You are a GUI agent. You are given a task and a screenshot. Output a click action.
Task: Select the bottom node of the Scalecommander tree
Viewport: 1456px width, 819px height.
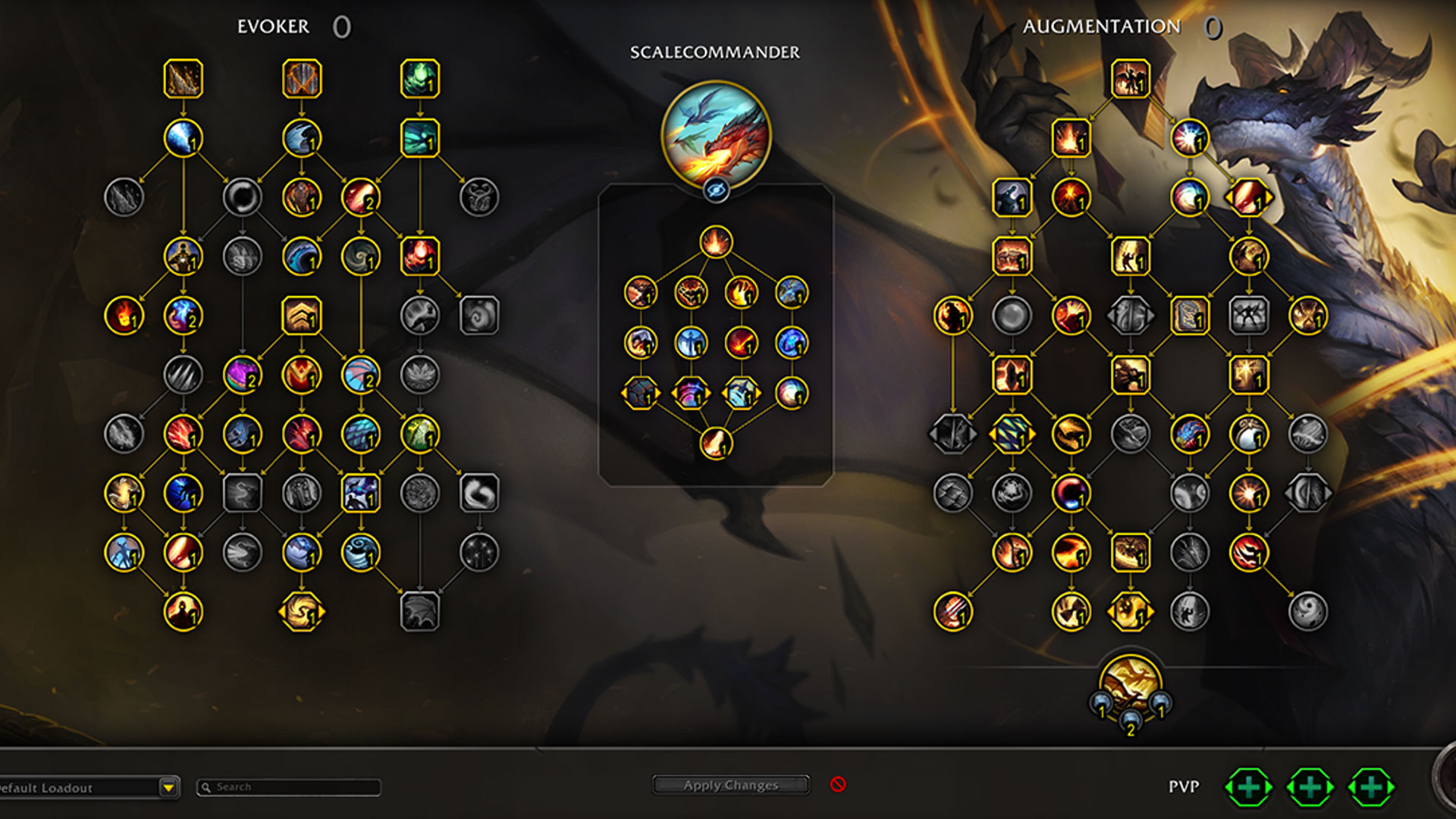click(716, 444)
